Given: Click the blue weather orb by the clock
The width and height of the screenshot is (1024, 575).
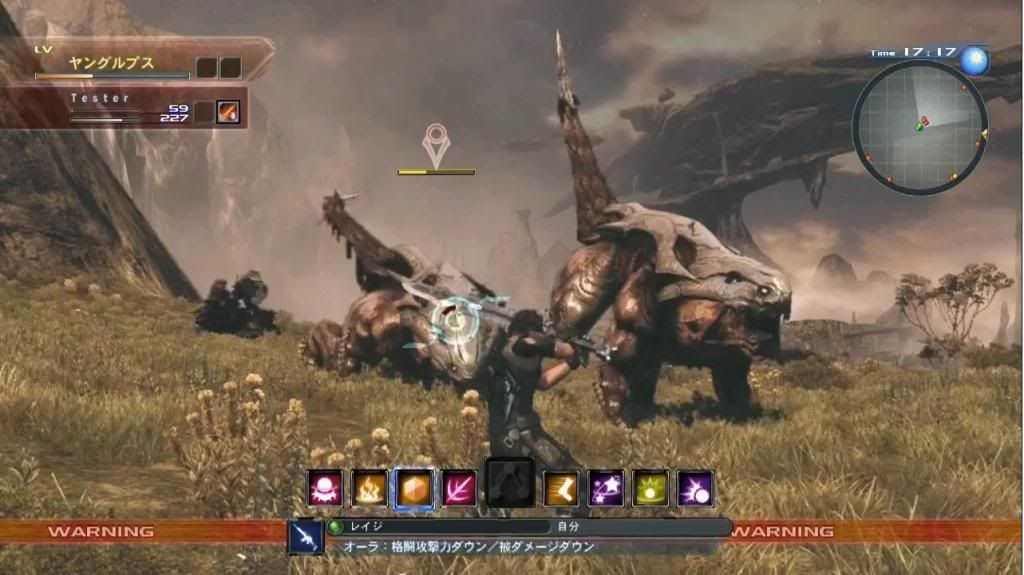Looking at the screenshot, I should (974, 61).
